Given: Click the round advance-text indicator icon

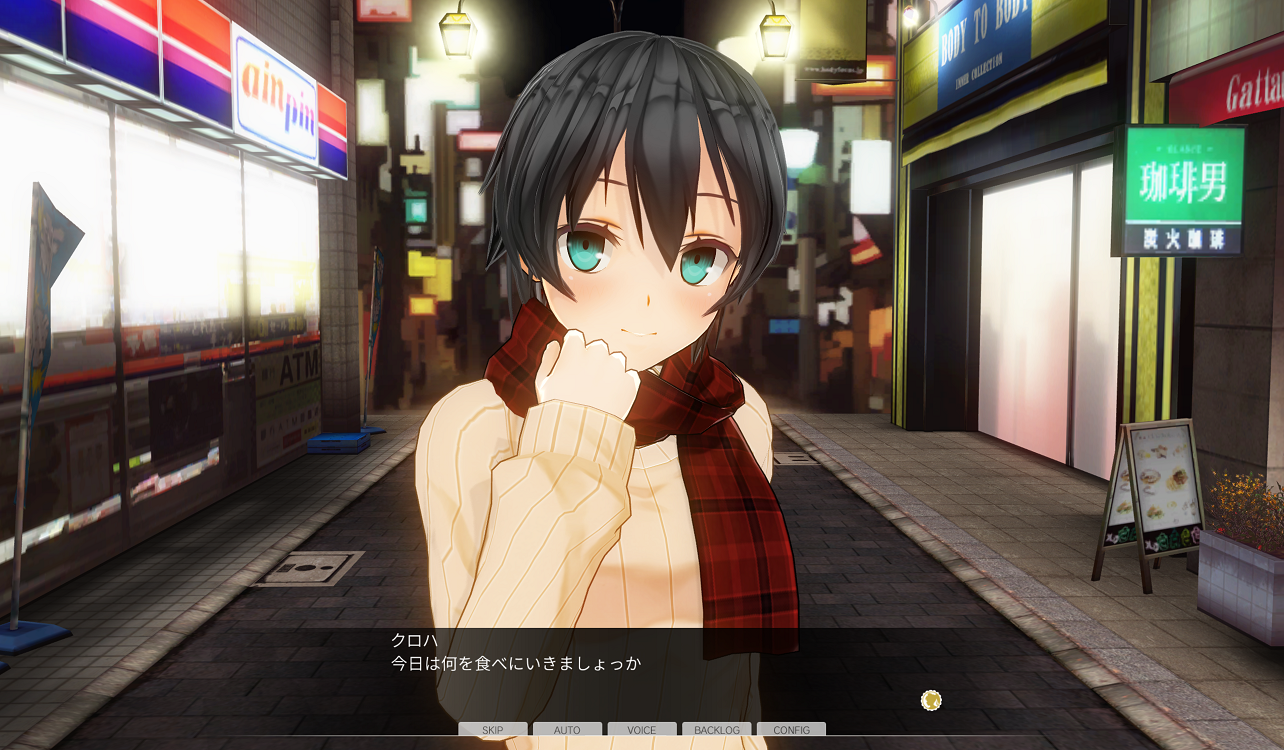Looking at the screenshot, I should (931, 700).
